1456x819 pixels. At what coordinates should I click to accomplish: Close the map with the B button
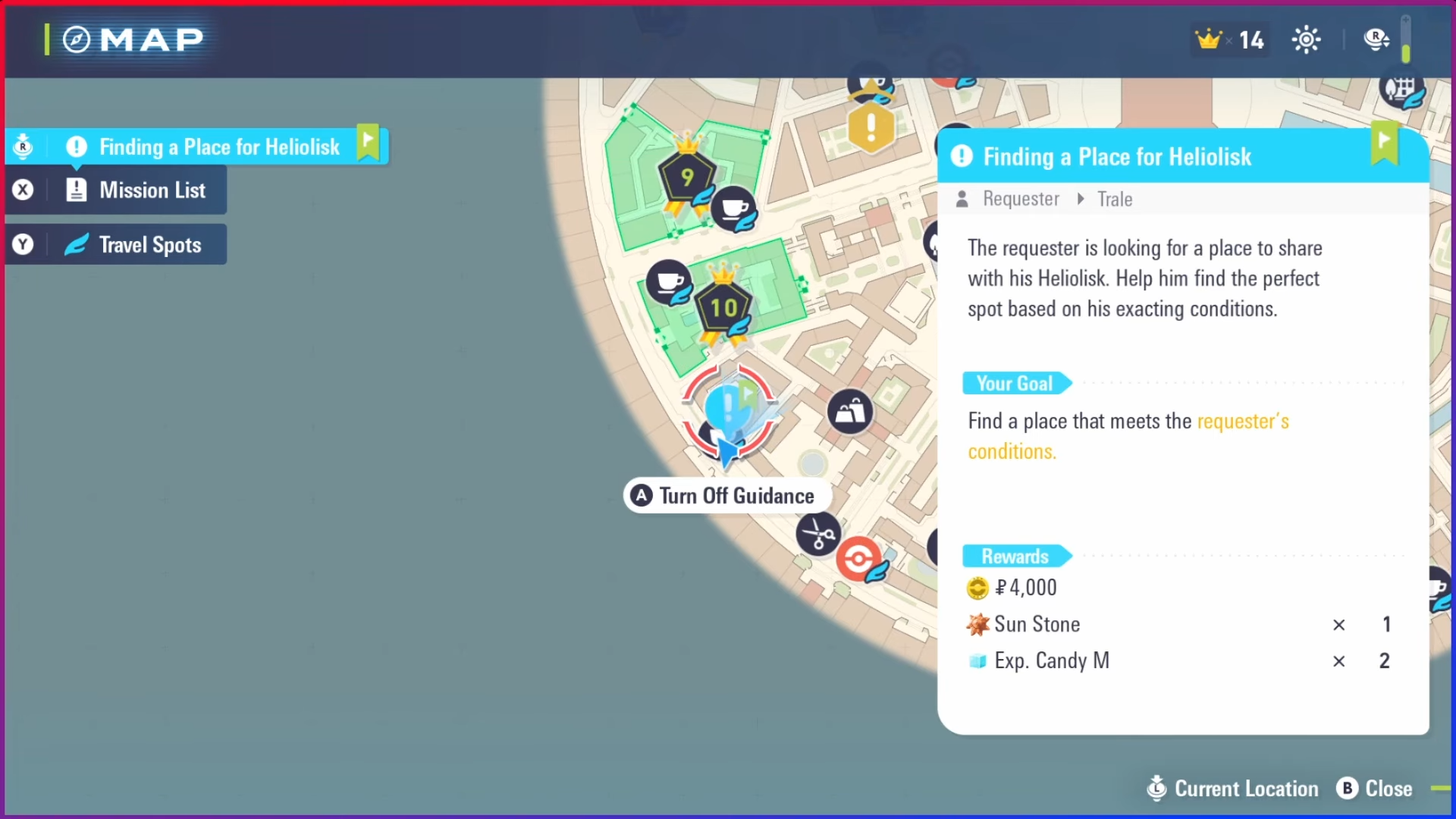tap(1374, 789)
